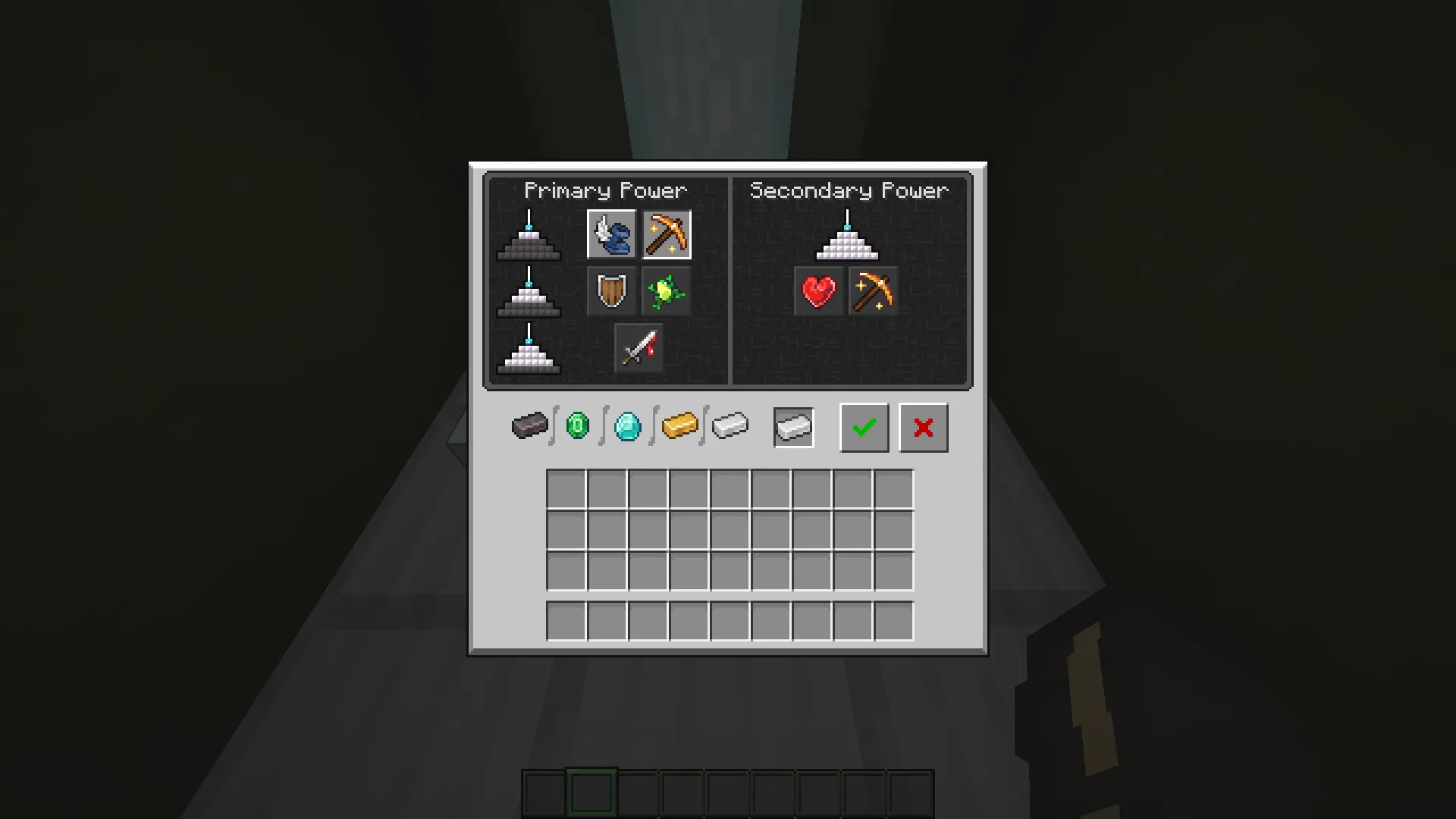Click the gold ingot payment icon
1456x819 pixels.
tap(679, 426)
